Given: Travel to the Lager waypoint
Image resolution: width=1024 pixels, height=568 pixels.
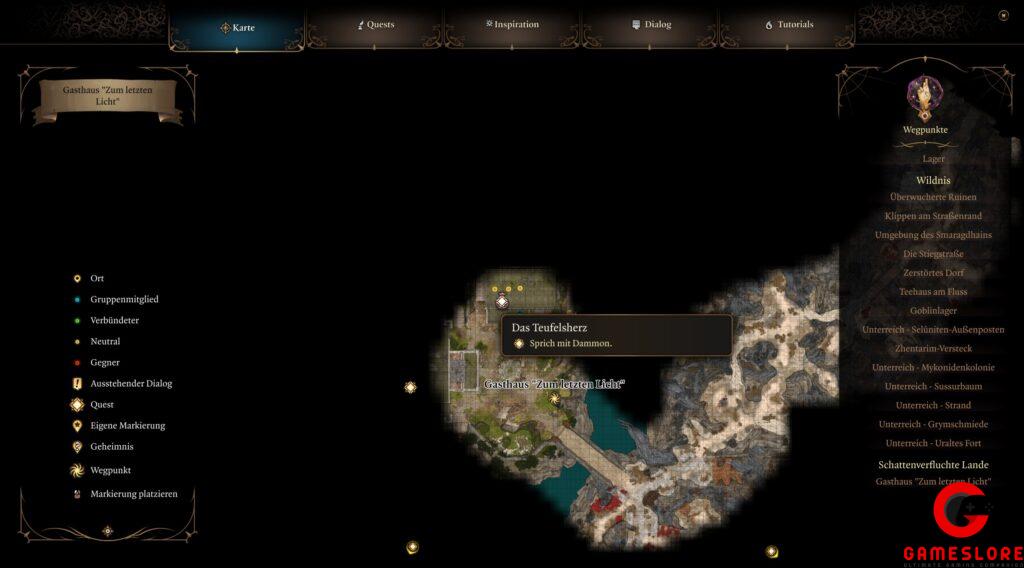Looking at the screenshot, I should pyautogui.click(x=933, y=159).
